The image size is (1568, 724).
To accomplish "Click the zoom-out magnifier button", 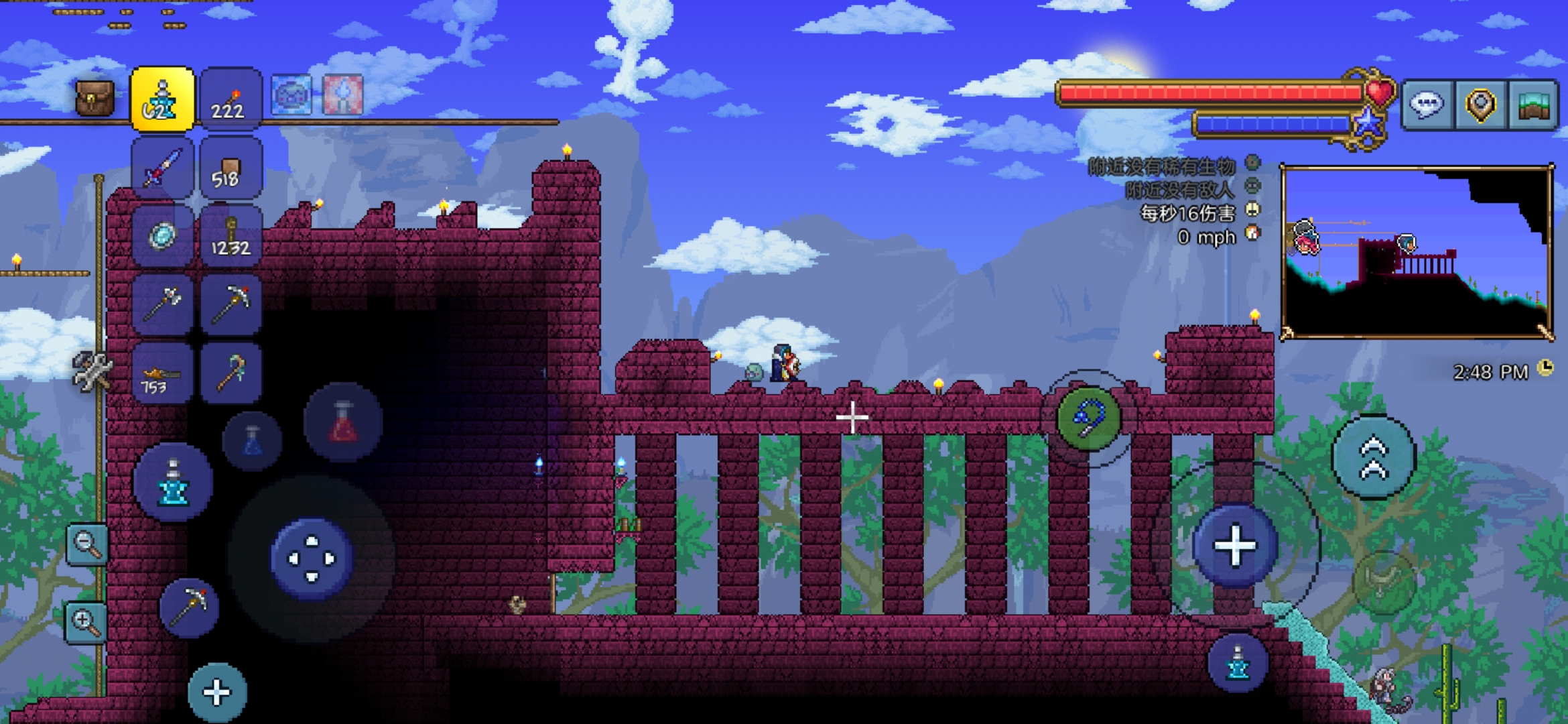I will click(87, 544).
